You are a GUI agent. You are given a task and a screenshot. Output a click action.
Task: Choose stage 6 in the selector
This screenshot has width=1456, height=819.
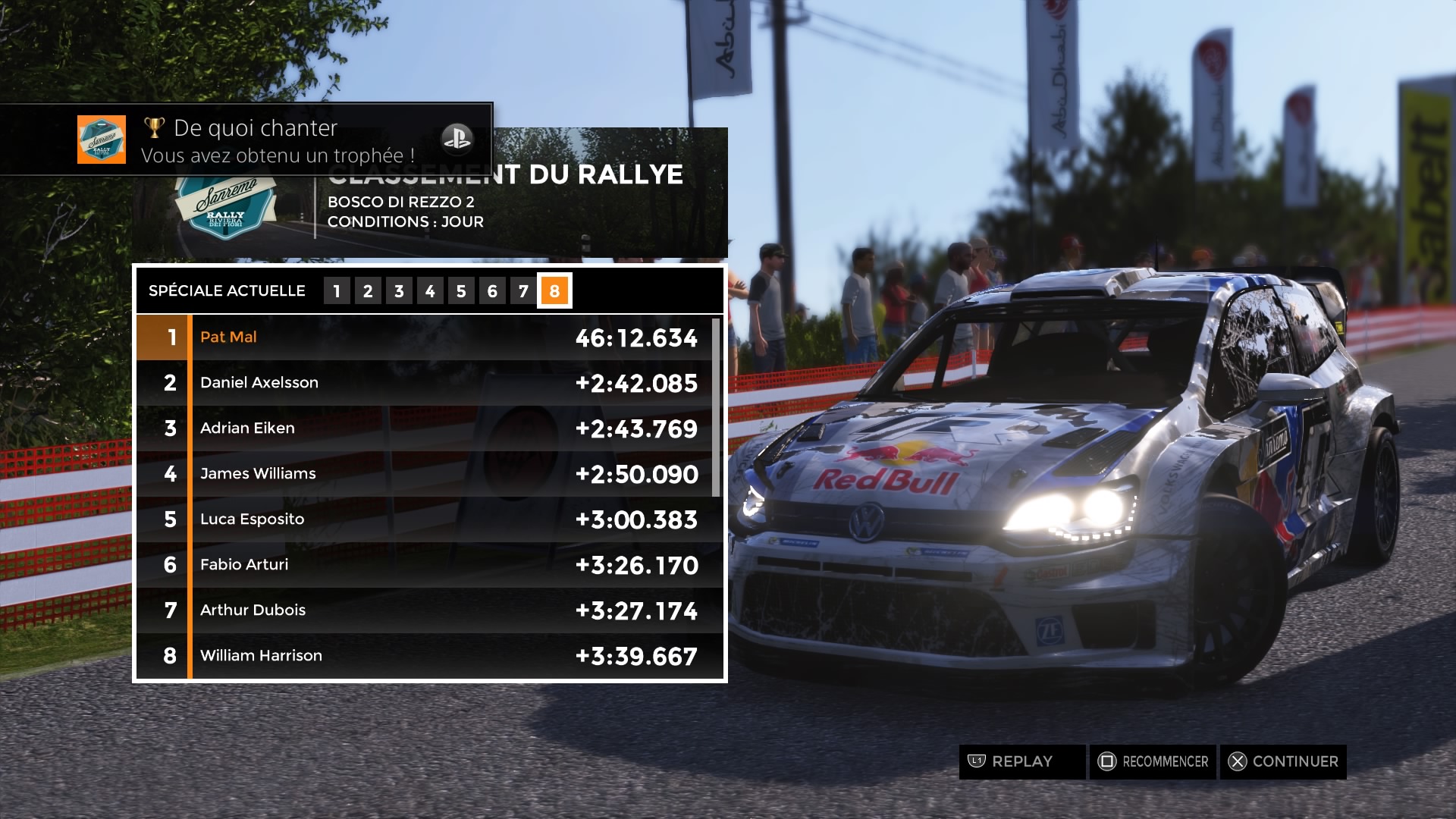click(492, 291)
